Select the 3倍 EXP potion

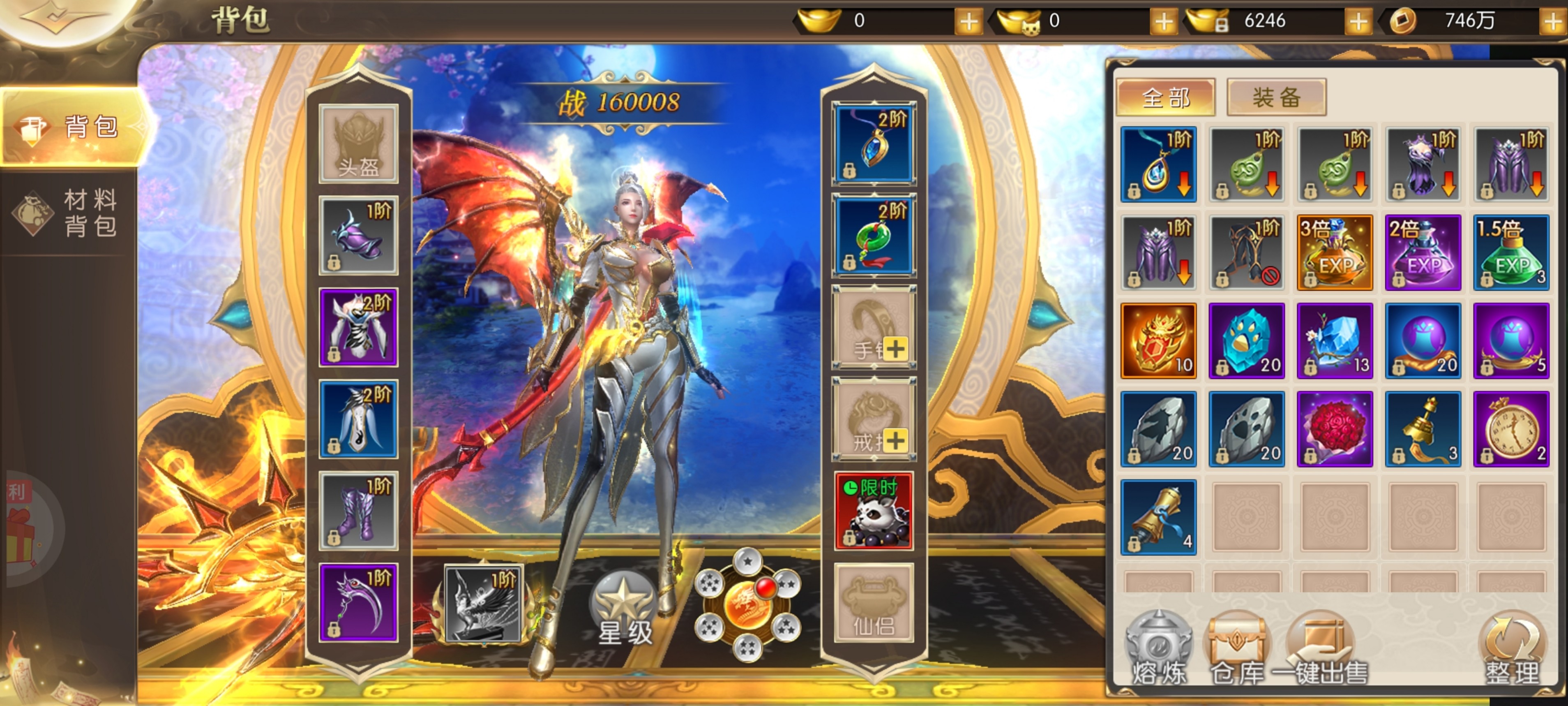(1334, 253)
